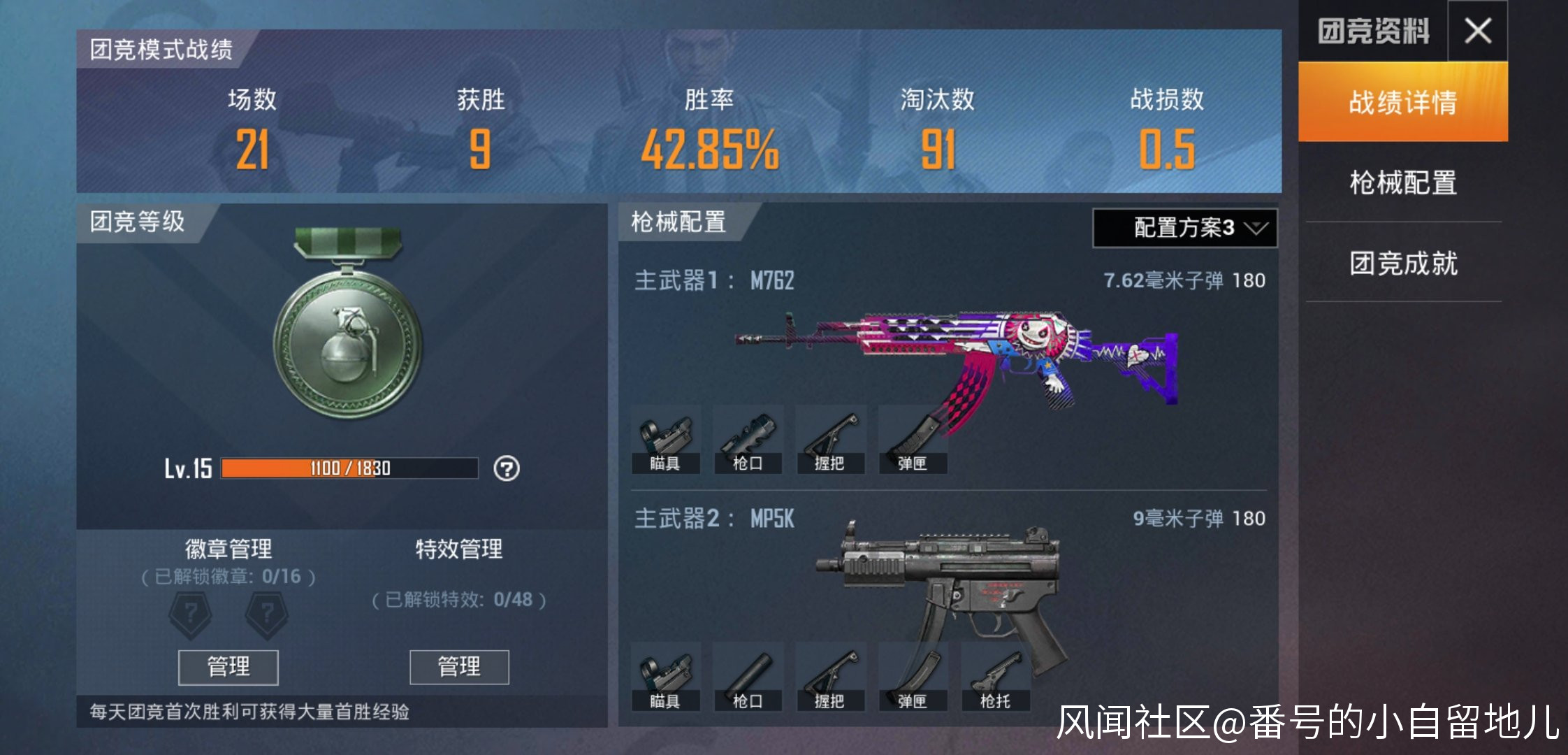Open 管理 under 徽章管理
The height and width of the screenshot is (755, 1568).
coord(228,667)
